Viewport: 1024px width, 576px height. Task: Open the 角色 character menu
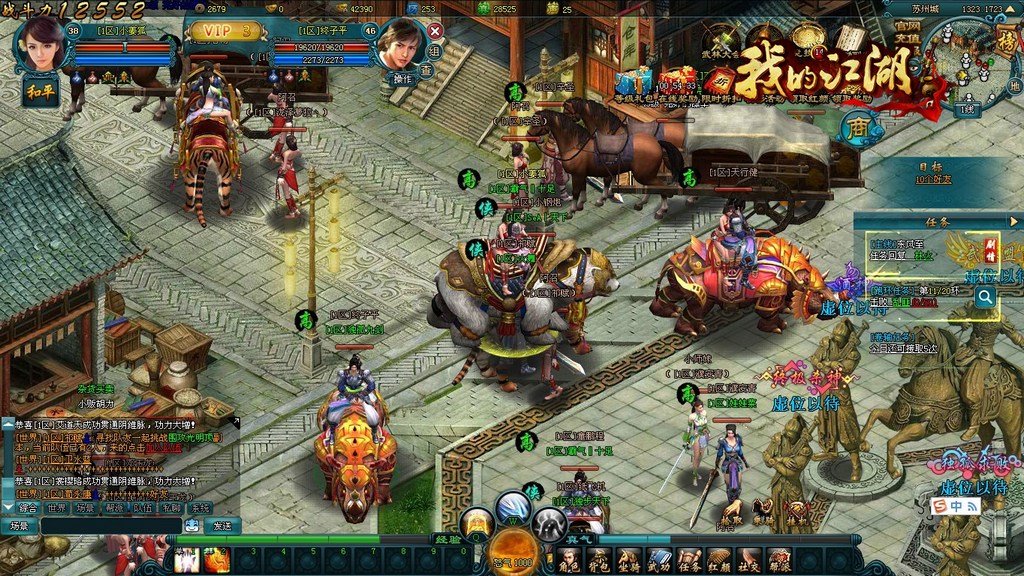[x=569, y=560]
